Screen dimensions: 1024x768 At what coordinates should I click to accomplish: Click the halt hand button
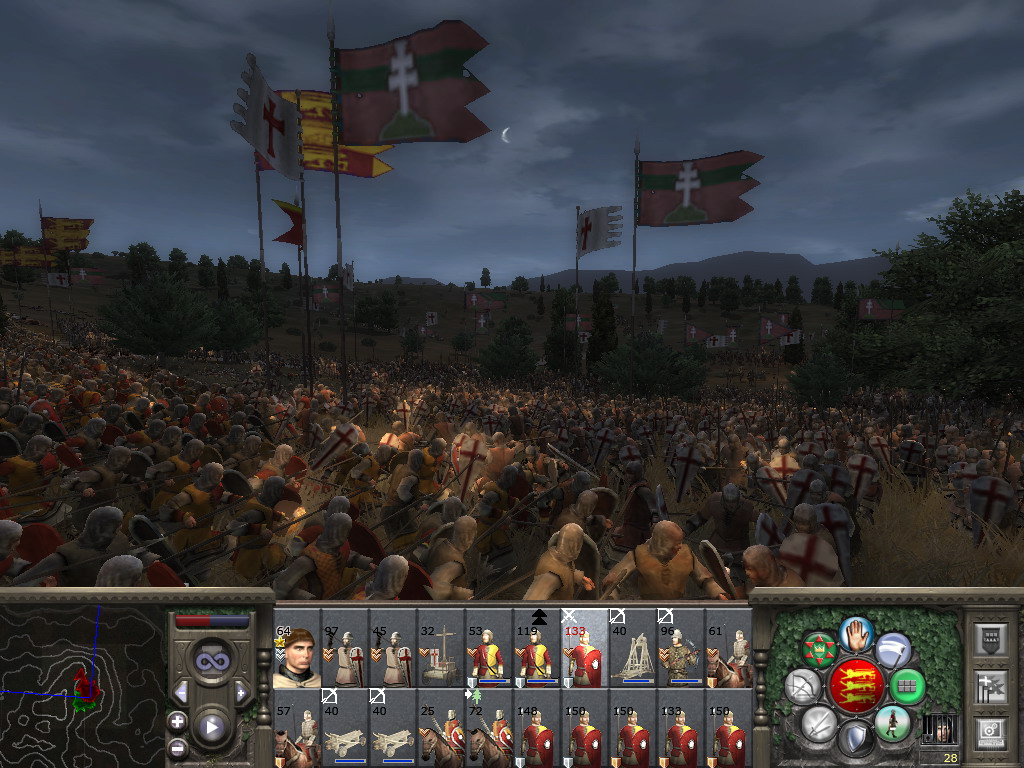[856, 633]
